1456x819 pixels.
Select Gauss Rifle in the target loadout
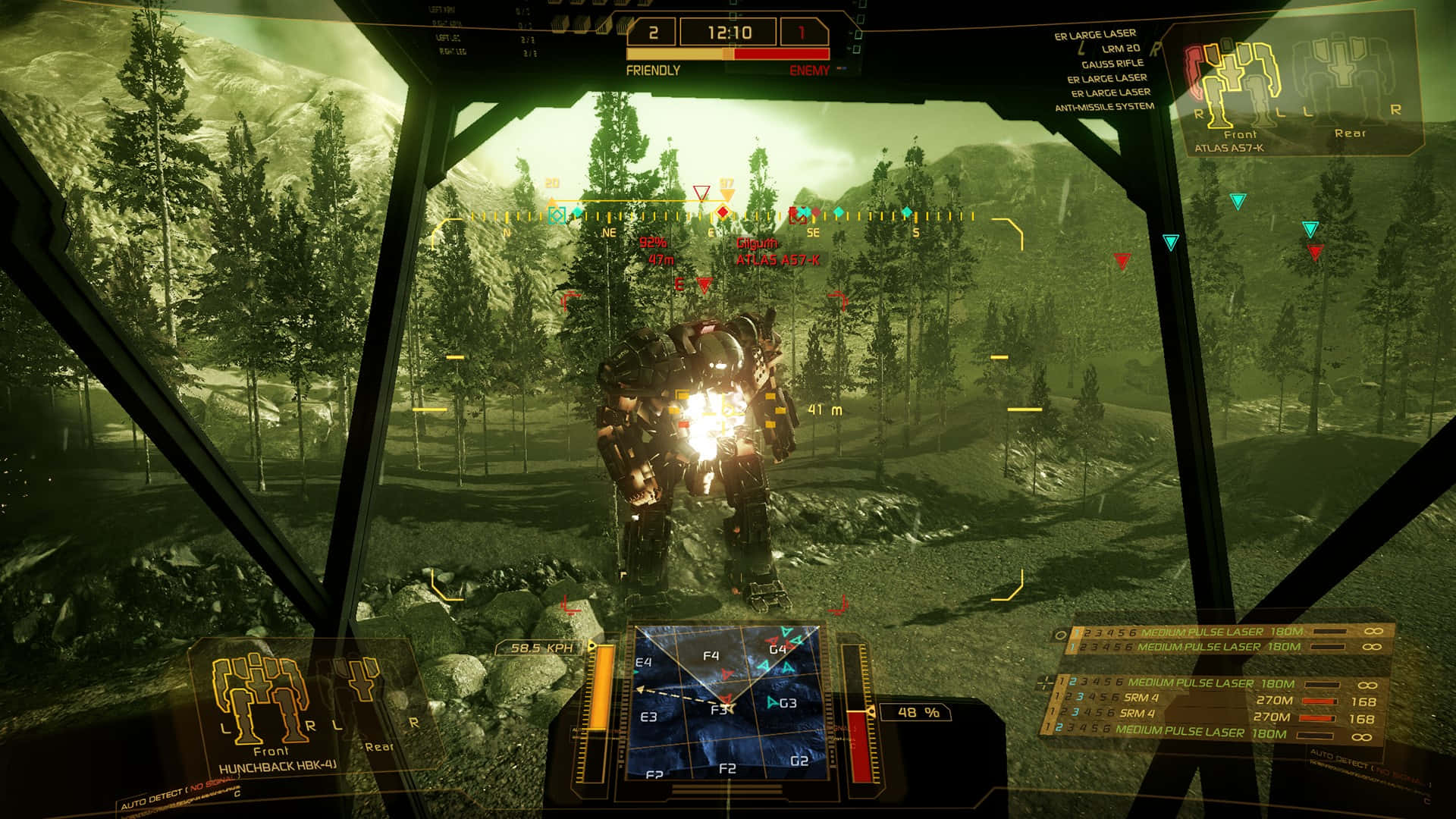[1113, 64]
